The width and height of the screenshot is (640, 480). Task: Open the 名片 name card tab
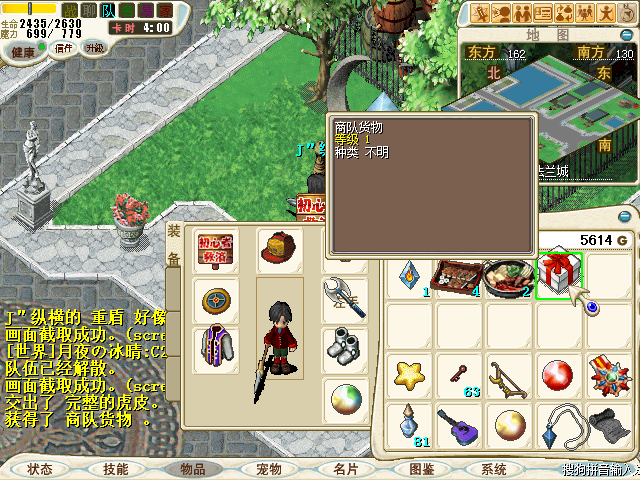[345, 468]
